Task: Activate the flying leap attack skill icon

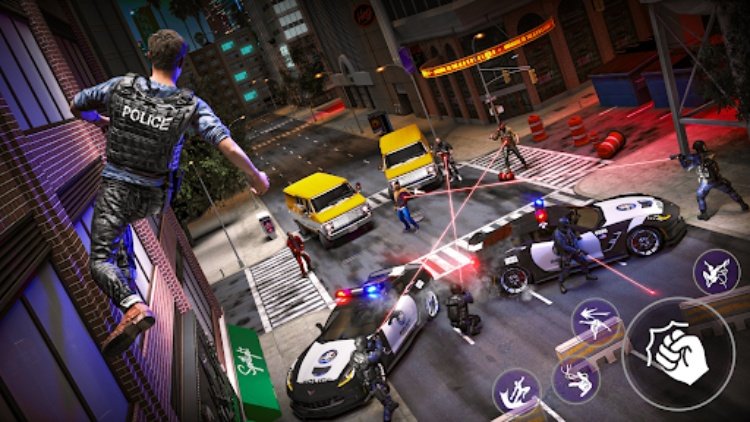Action: pyautogui.click(x=716, y=272)
